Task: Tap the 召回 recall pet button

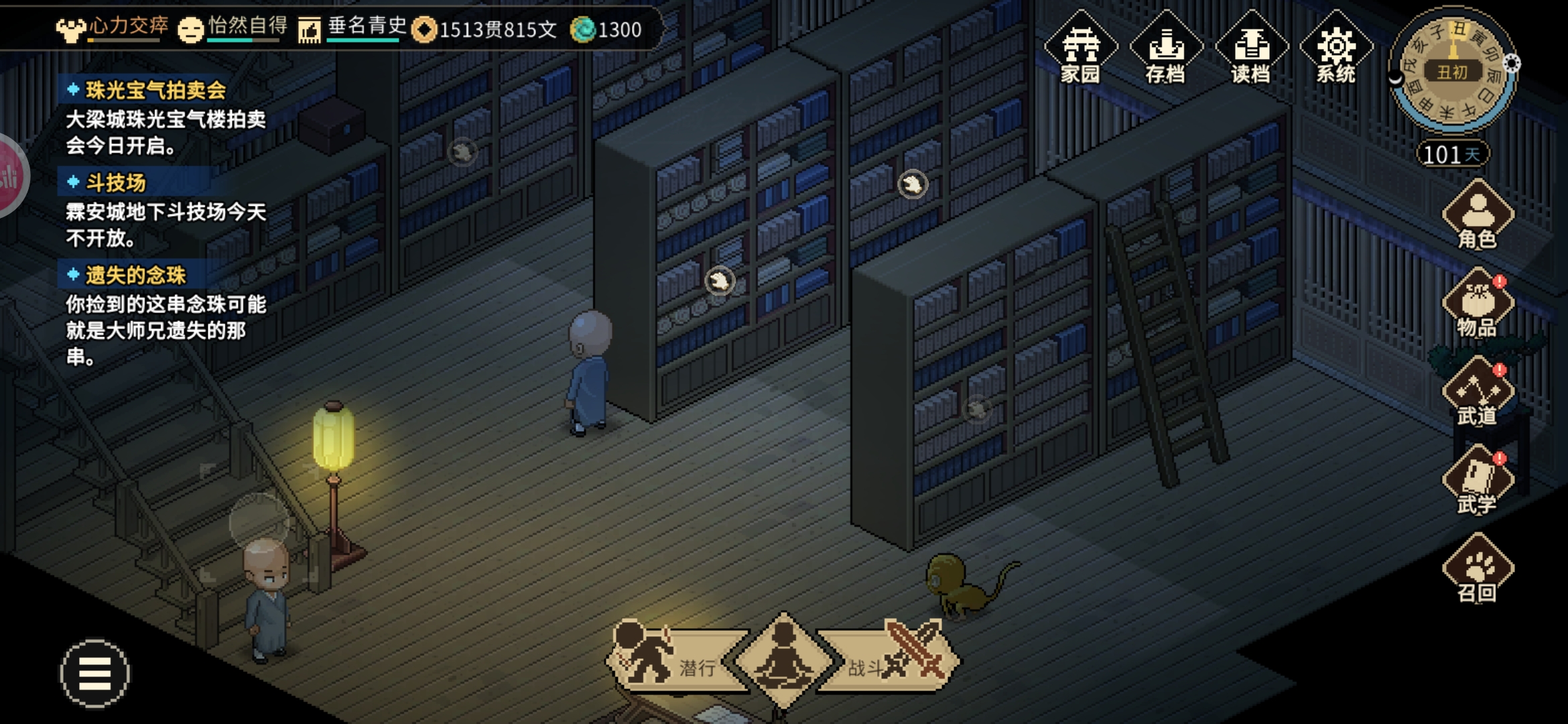Action: tap(1478, 570)
